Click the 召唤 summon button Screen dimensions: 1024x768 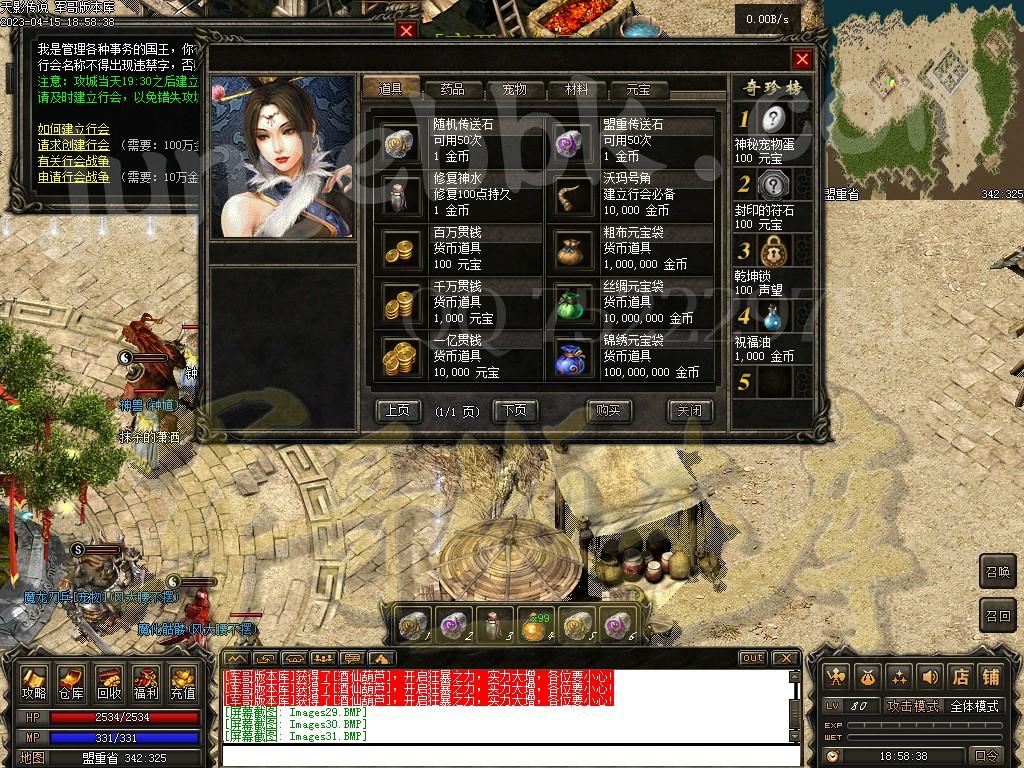click(x=997, y=571)
